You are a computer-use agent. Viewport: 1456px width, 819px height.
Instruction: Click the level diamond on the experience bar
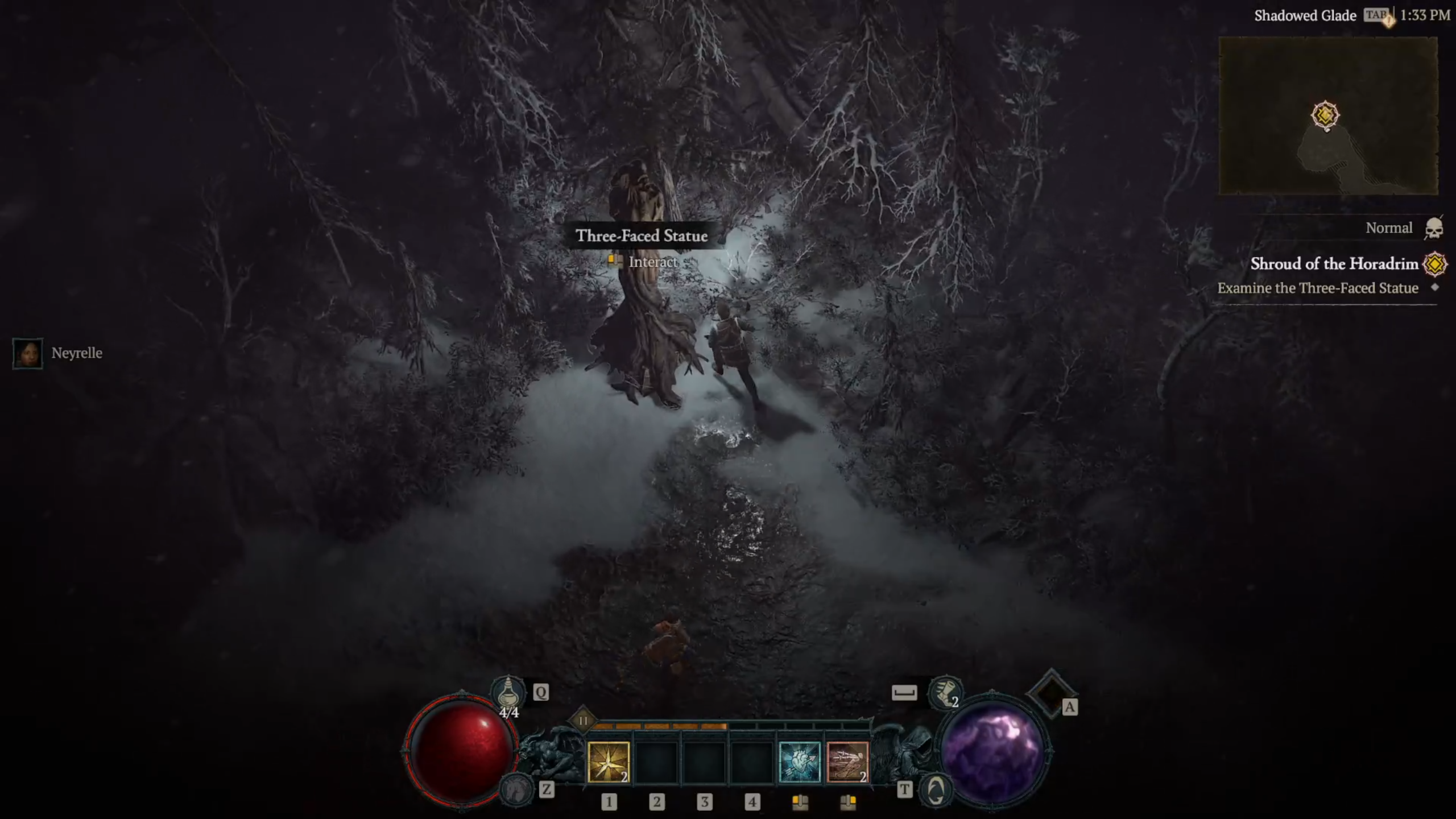[583, 721]
